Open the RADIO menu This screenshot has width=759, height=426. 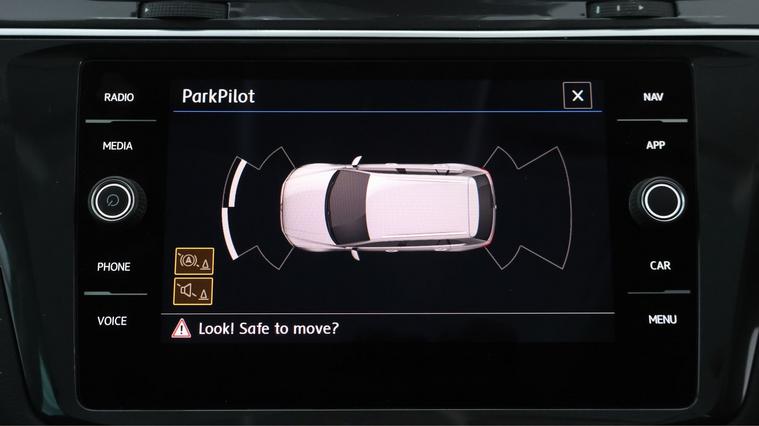pos(118,97)
